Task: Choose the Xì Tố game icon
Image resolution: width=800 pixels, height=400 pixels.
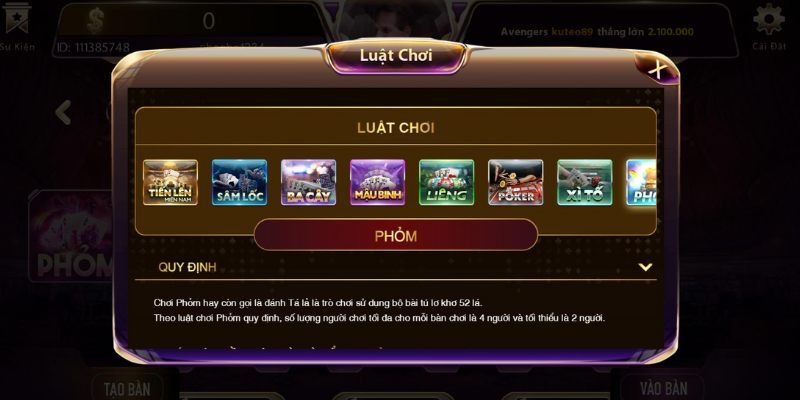Action: coord(584,182)
